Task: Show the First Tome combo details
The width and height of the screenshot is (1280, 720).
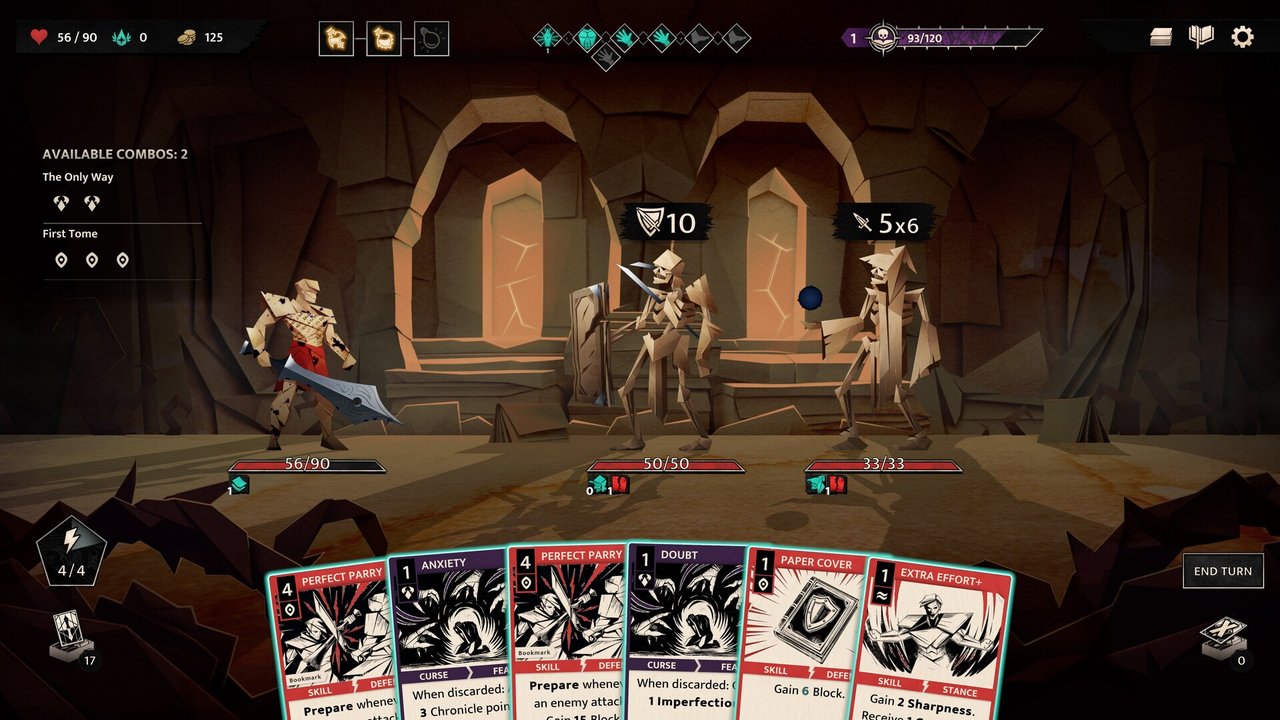Action: coord(70,233)
